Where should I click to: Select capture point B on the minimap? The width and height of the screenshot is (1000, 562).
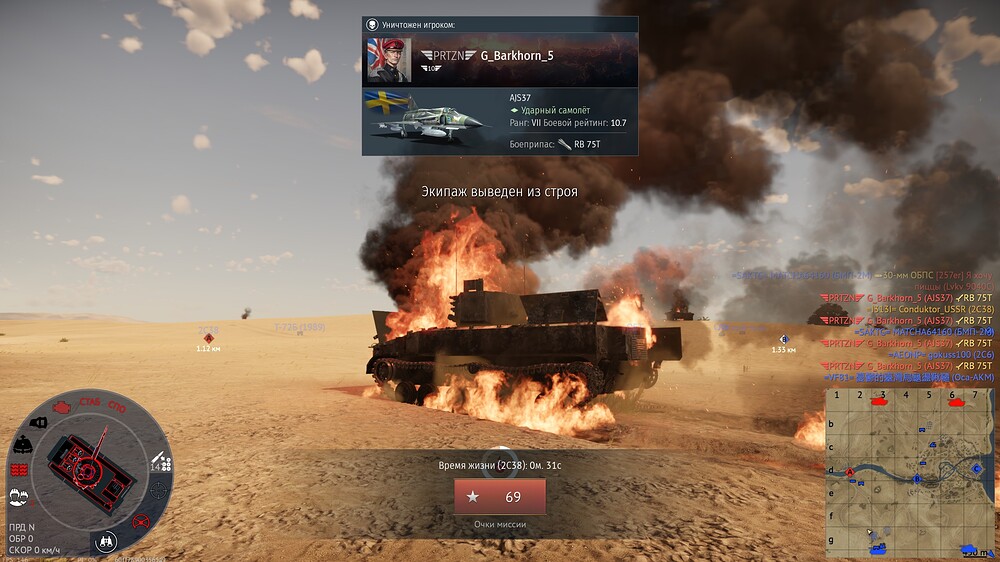click(x=917, y=479)
